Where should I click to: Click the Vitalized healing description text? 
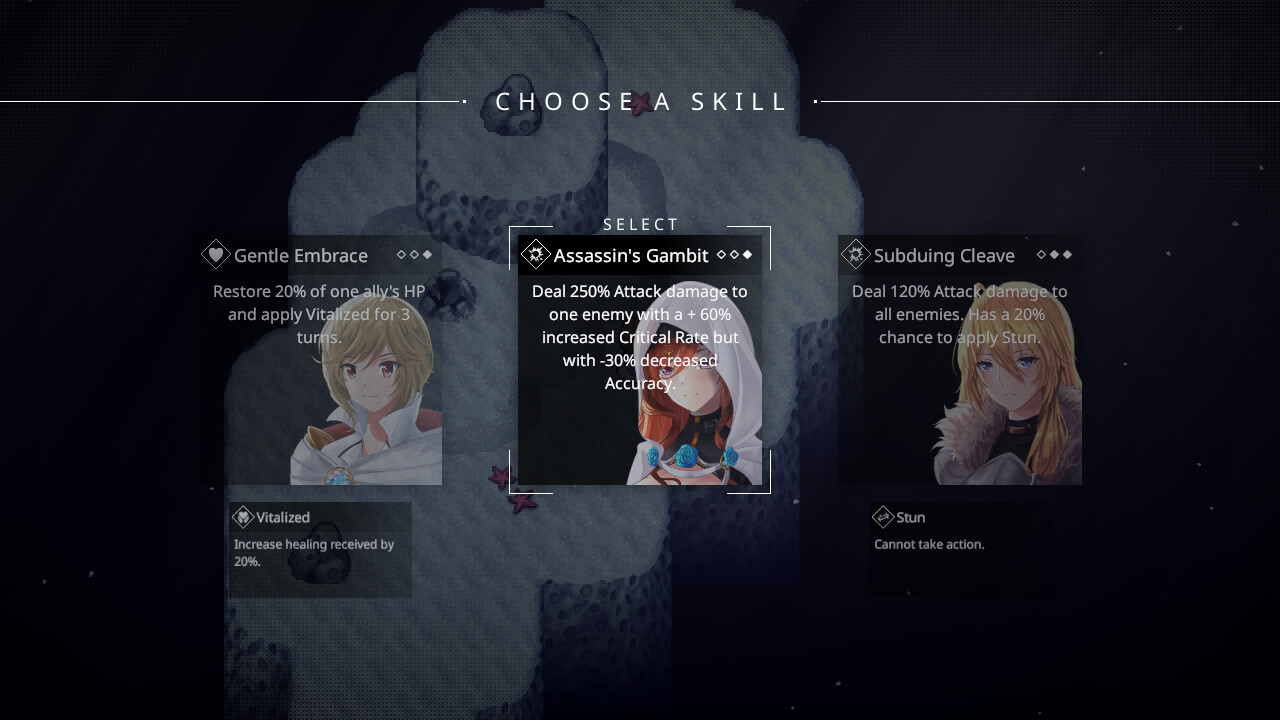(x=314, y=552)
